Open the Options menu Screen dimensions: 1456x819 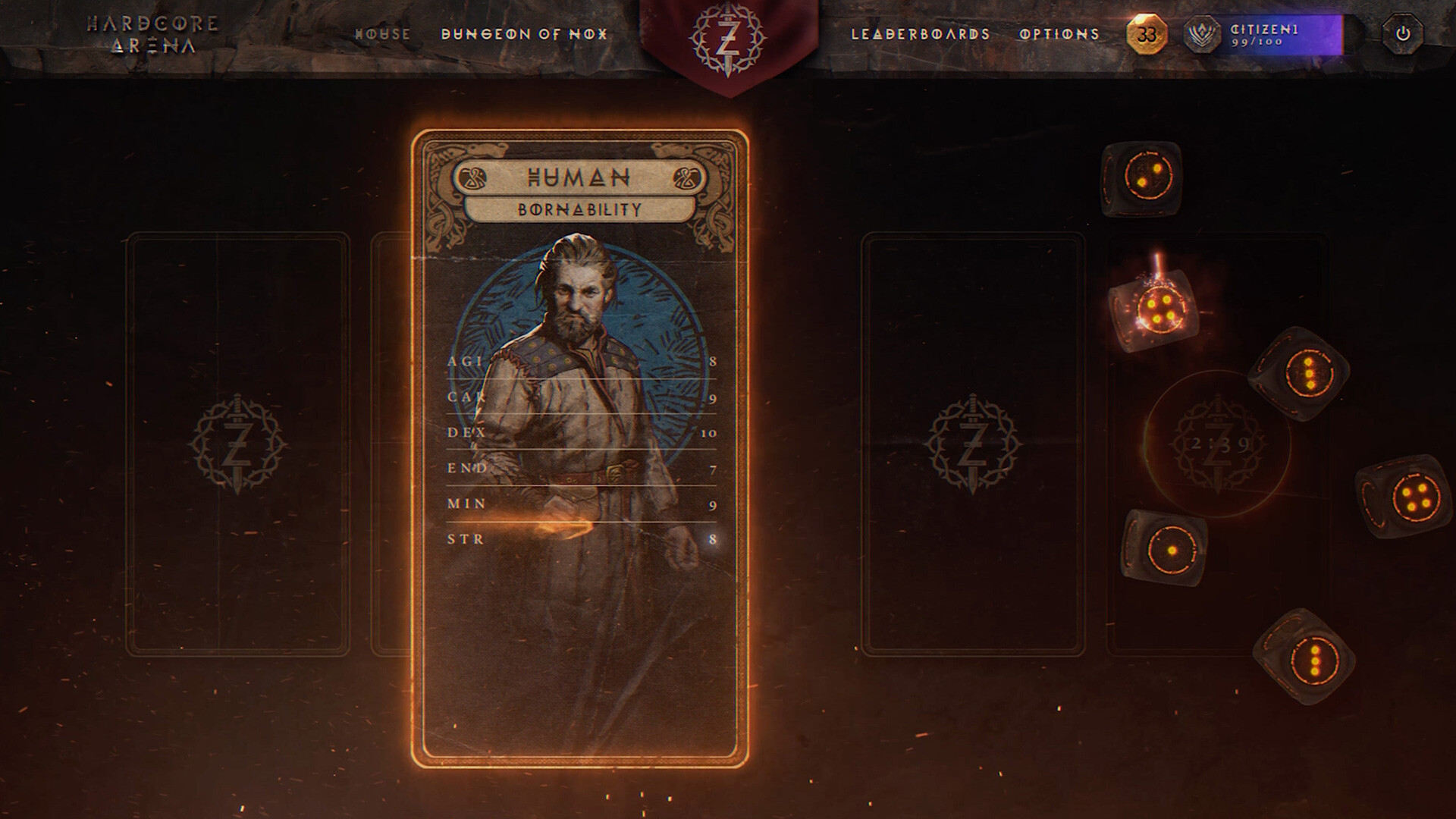pyautogui.click(x=1059, y=34)
